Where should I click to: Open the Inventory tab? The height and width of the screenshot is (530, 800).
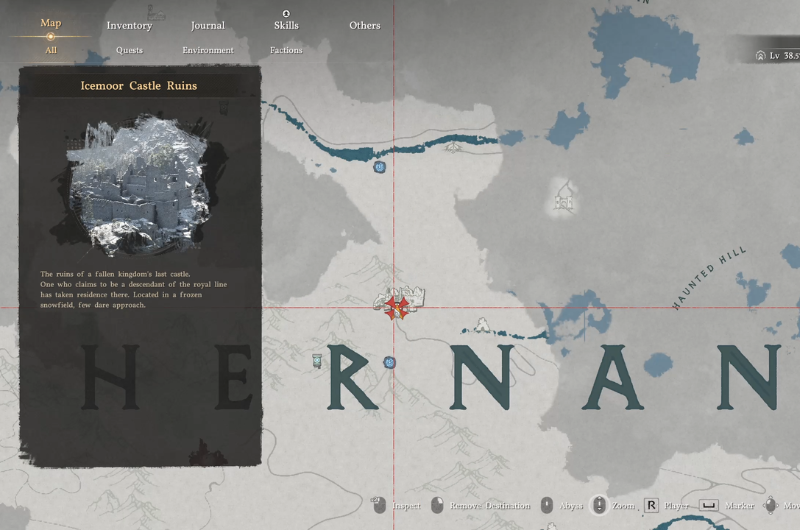point(129,25)
